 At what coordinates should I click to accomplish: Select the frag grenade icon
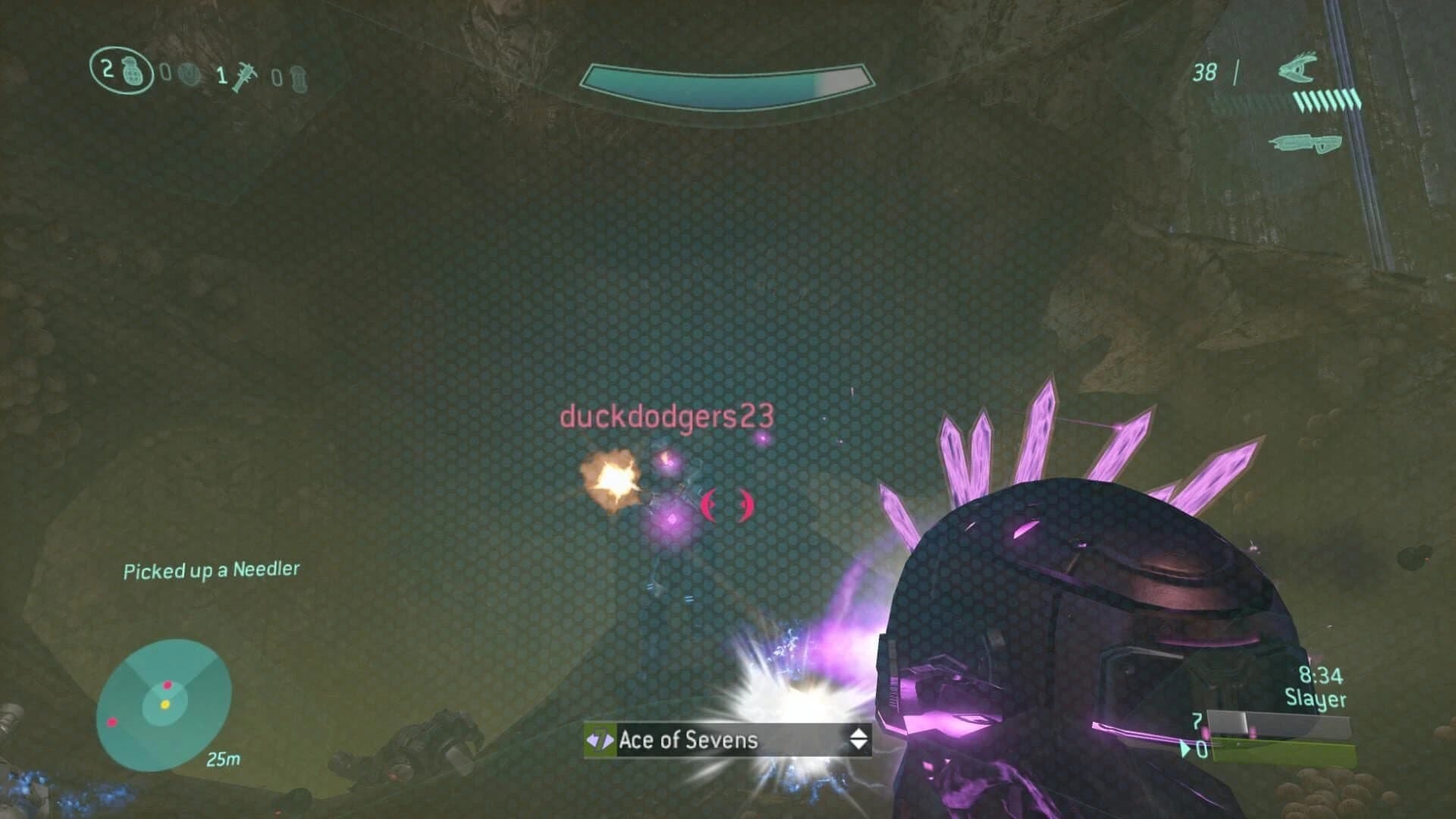(x=133, y=74)
